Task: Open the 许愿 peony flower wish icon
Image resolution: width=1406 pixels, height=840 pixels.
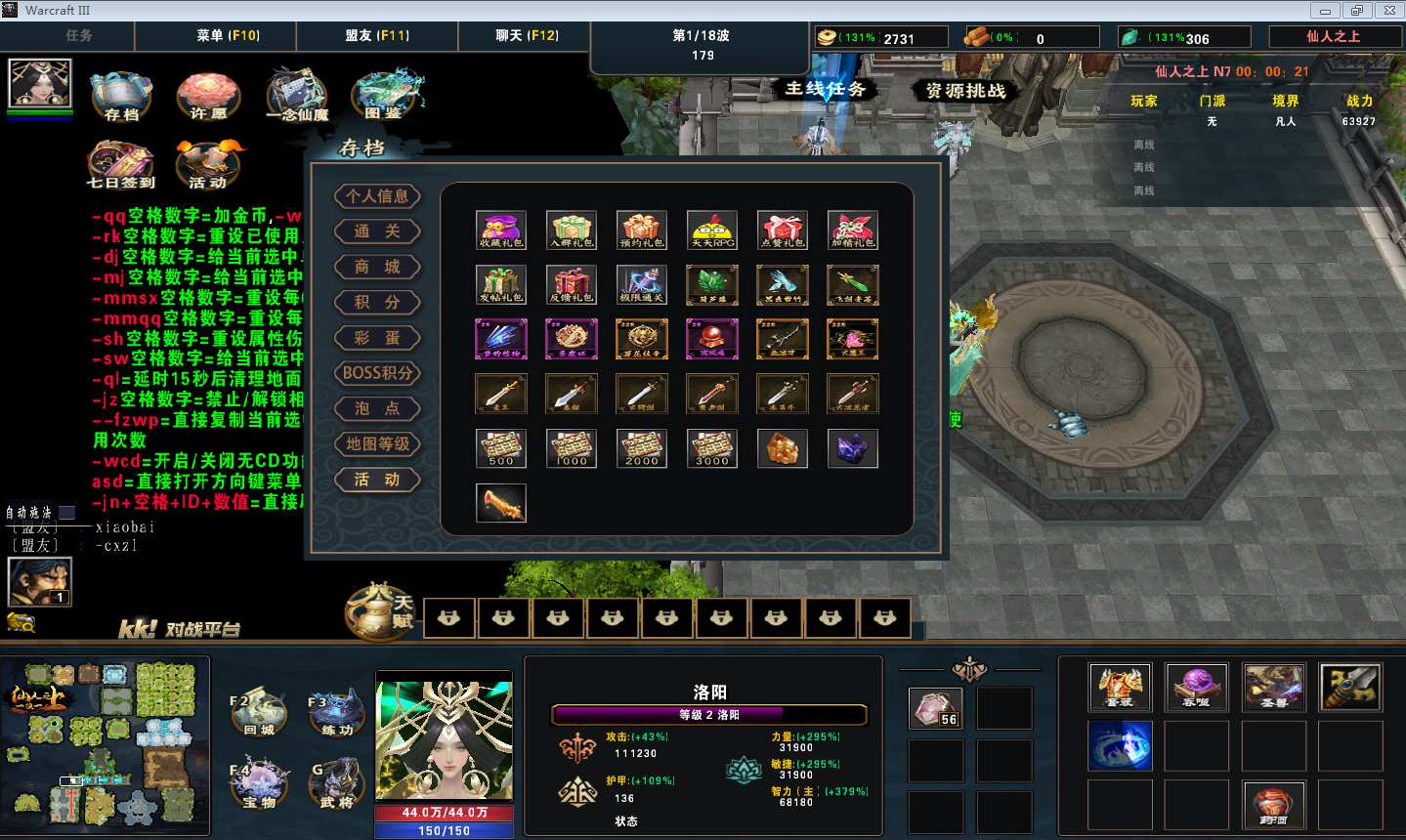Action: 208,96
